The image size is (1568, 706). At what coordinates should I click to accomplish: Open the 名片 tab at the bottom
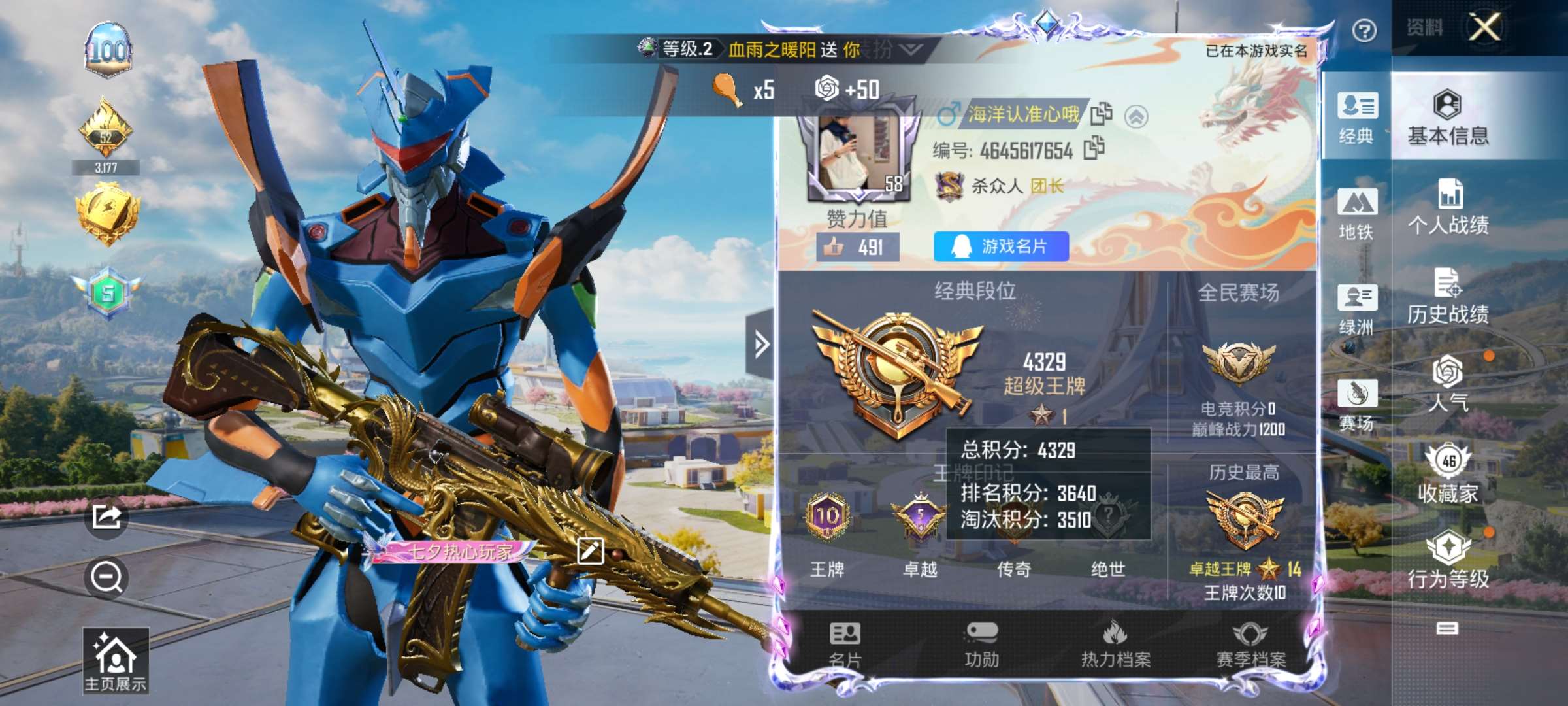tap(845, 645)
